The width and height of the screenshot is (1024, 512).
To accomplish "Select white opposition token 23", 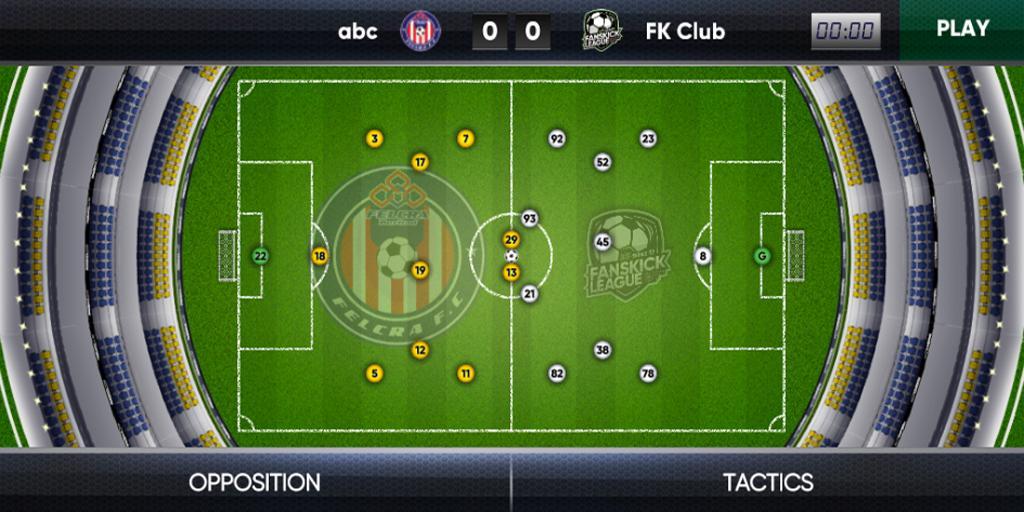I will (x=648, y=139).
